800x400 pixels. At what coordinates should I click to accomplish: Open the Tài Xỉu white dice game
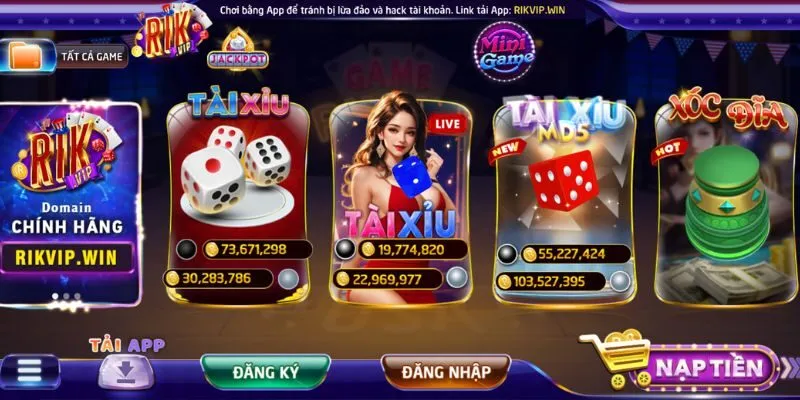(235, 190)
